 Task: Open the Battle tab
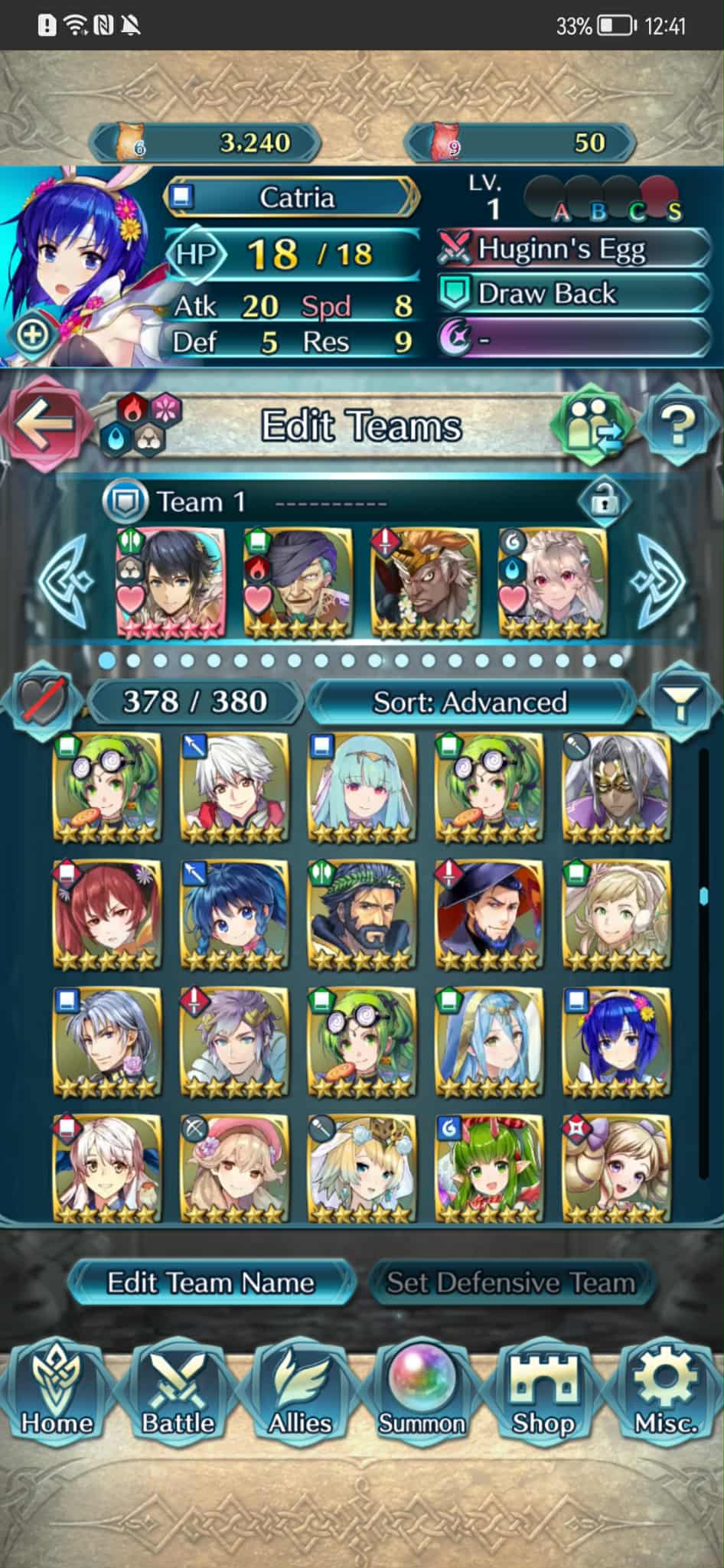178,1394
